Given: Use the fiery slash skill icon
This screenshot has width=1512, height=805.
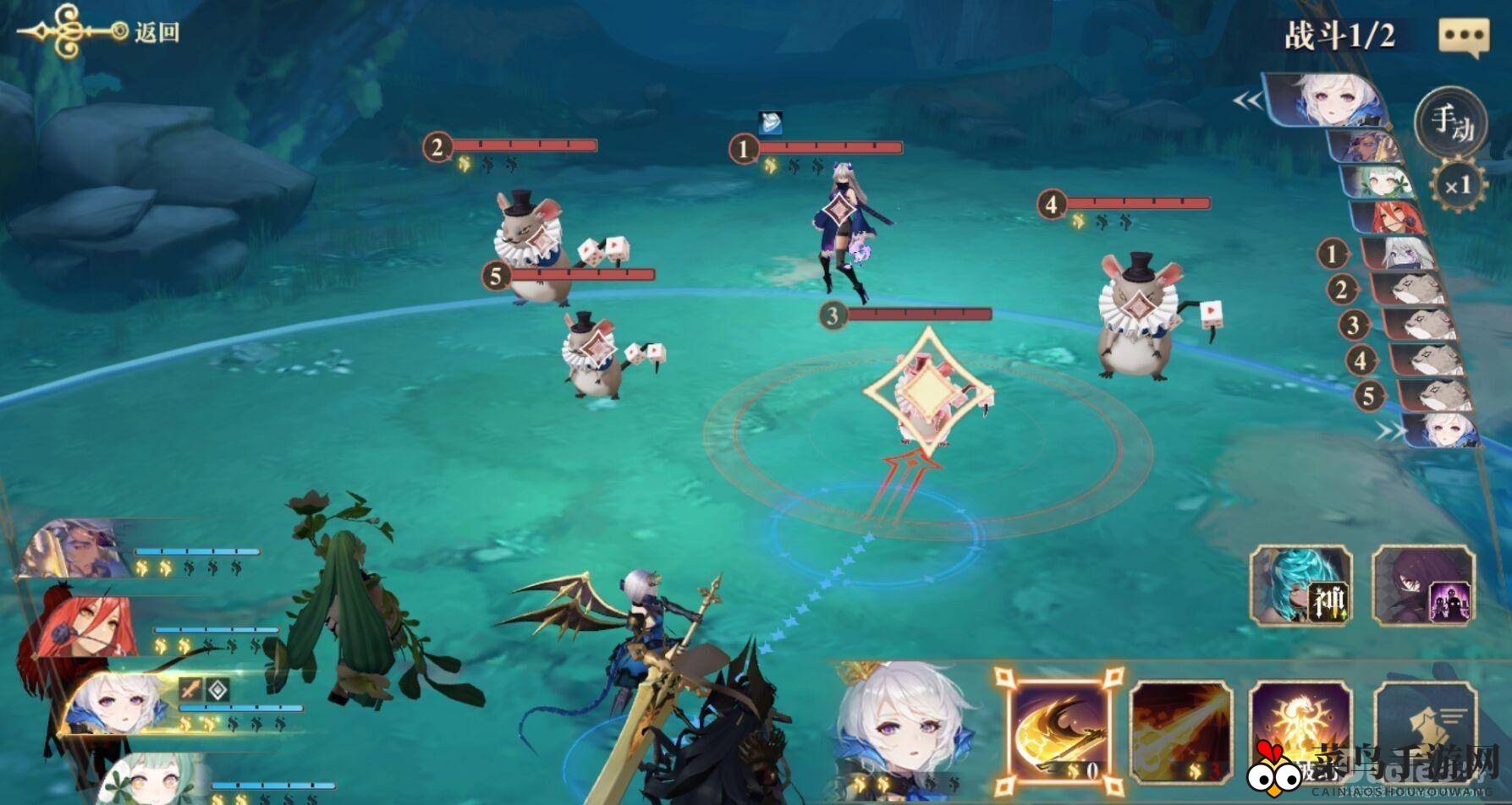Looking at the screenshot, I should 1180,732.
